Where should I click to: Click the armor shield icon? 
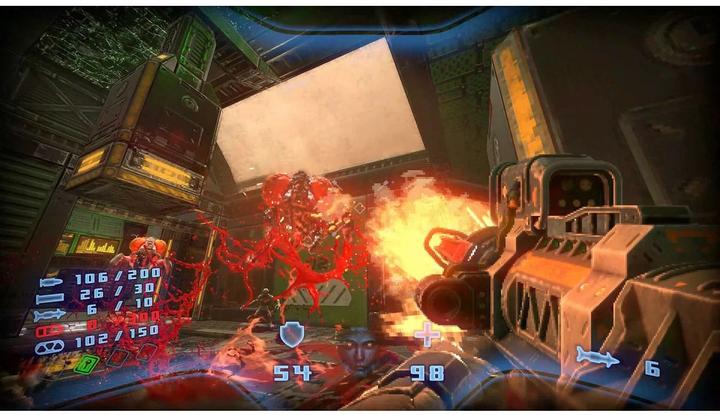[x=291, y=335]
